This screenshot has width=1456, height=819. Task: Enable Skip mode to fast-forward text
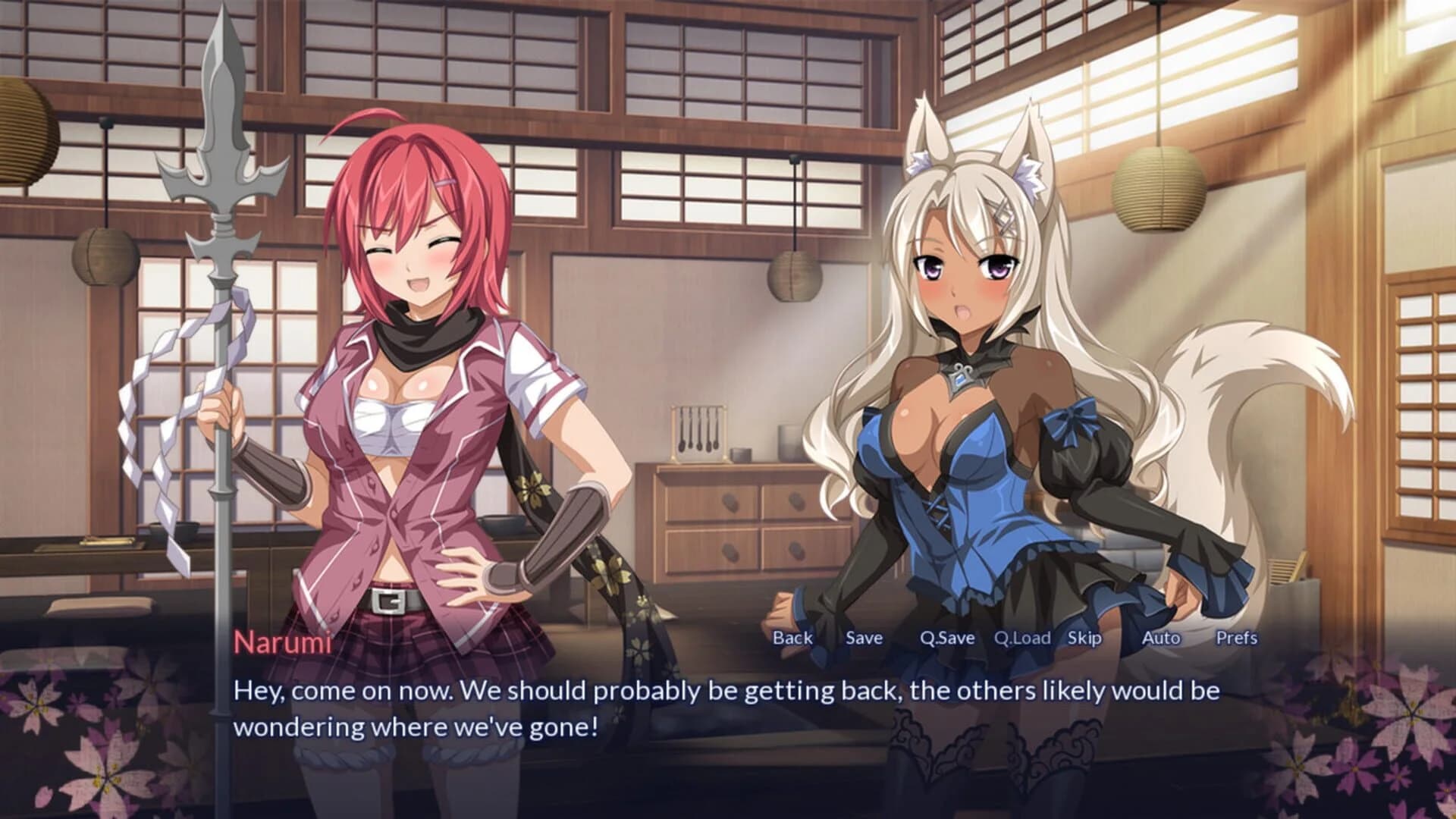[1084, 639]
